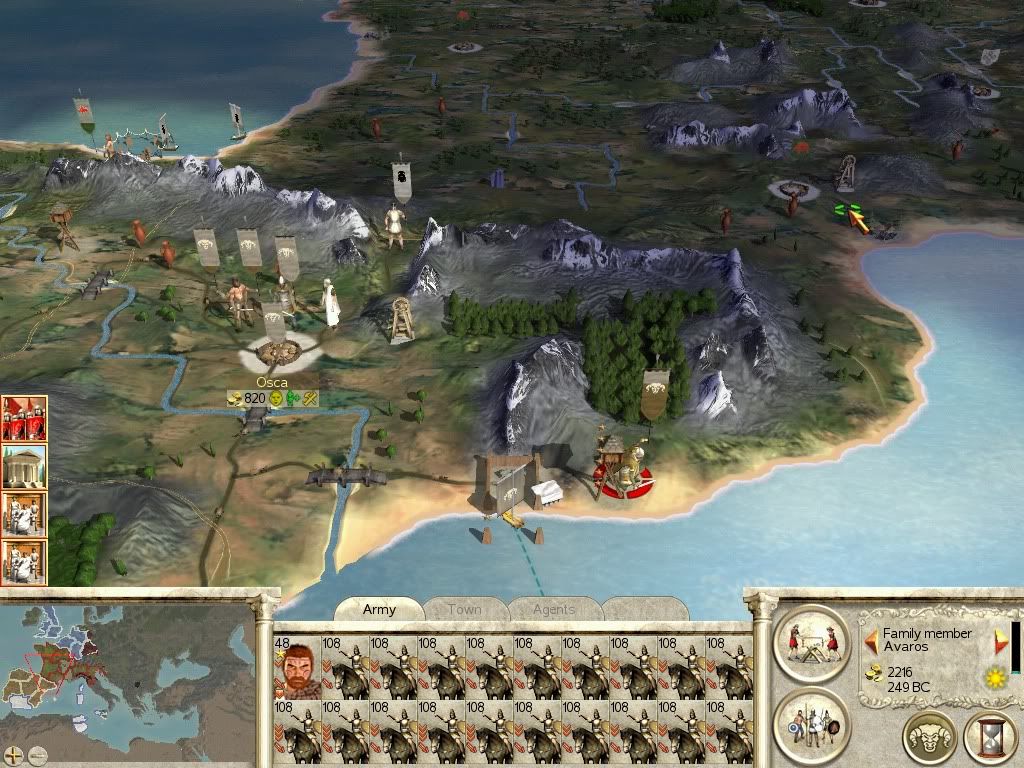
Task: Select the Osca settlement label
Action: [x=272, y=382]
